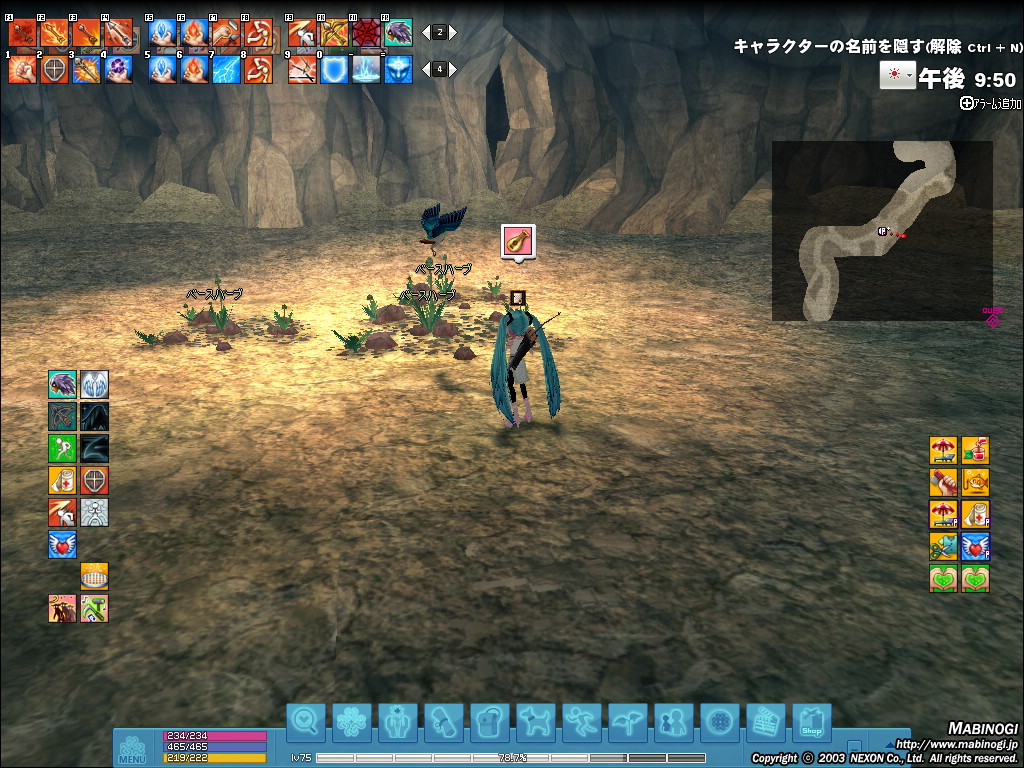Open the two-person friends toolbar button

tap(674, 720)
